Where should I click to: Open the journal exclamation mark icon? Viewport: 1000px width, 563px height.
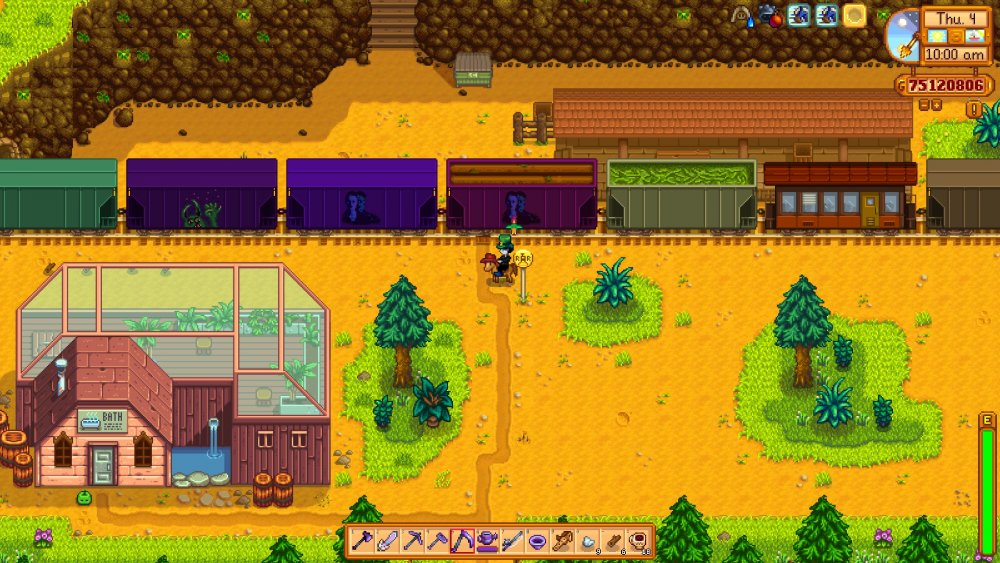[972, 108]
